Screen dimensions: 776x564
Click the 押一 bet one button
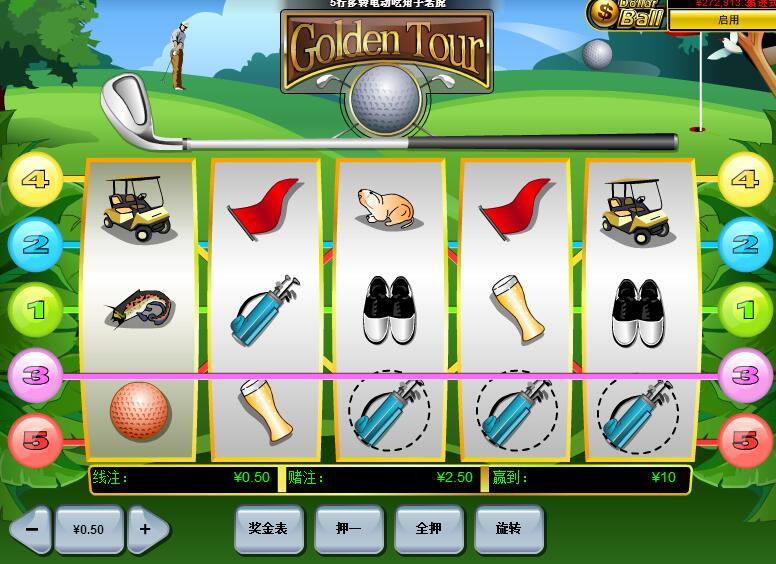point(348,528)
